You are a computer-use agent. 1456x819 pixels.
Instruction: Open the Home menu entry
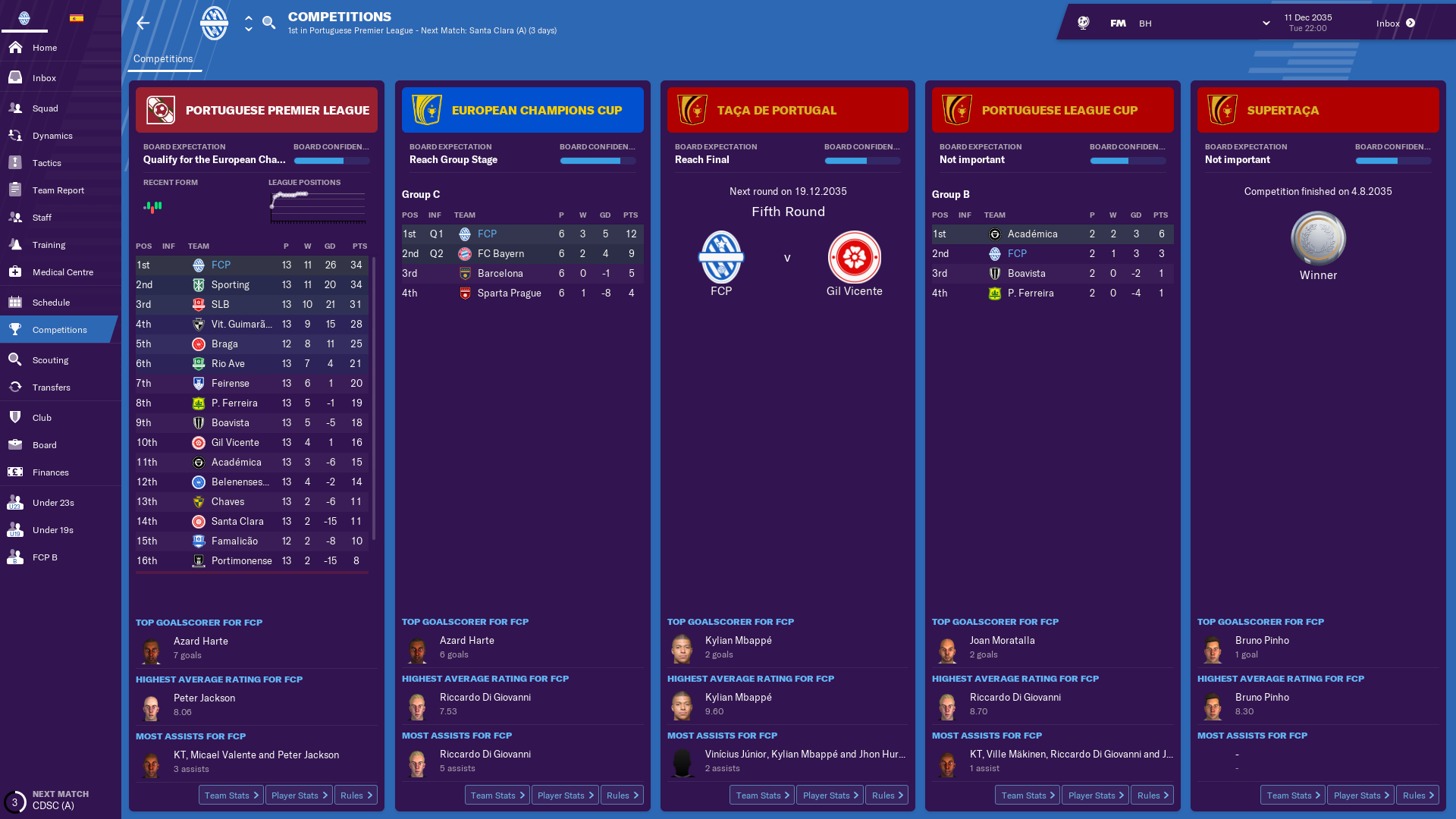(45, 48)
